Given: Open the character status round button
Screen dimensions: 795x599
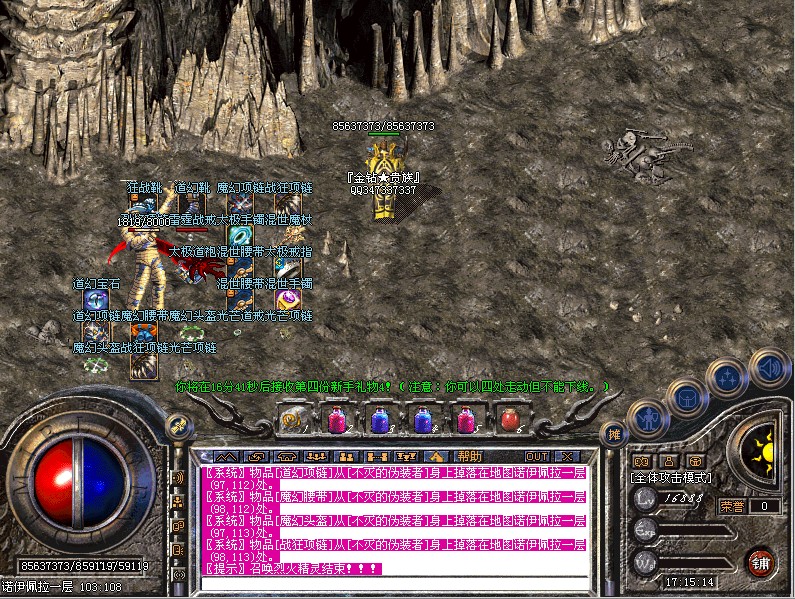Looking at the screenshot, I should 647,418.
